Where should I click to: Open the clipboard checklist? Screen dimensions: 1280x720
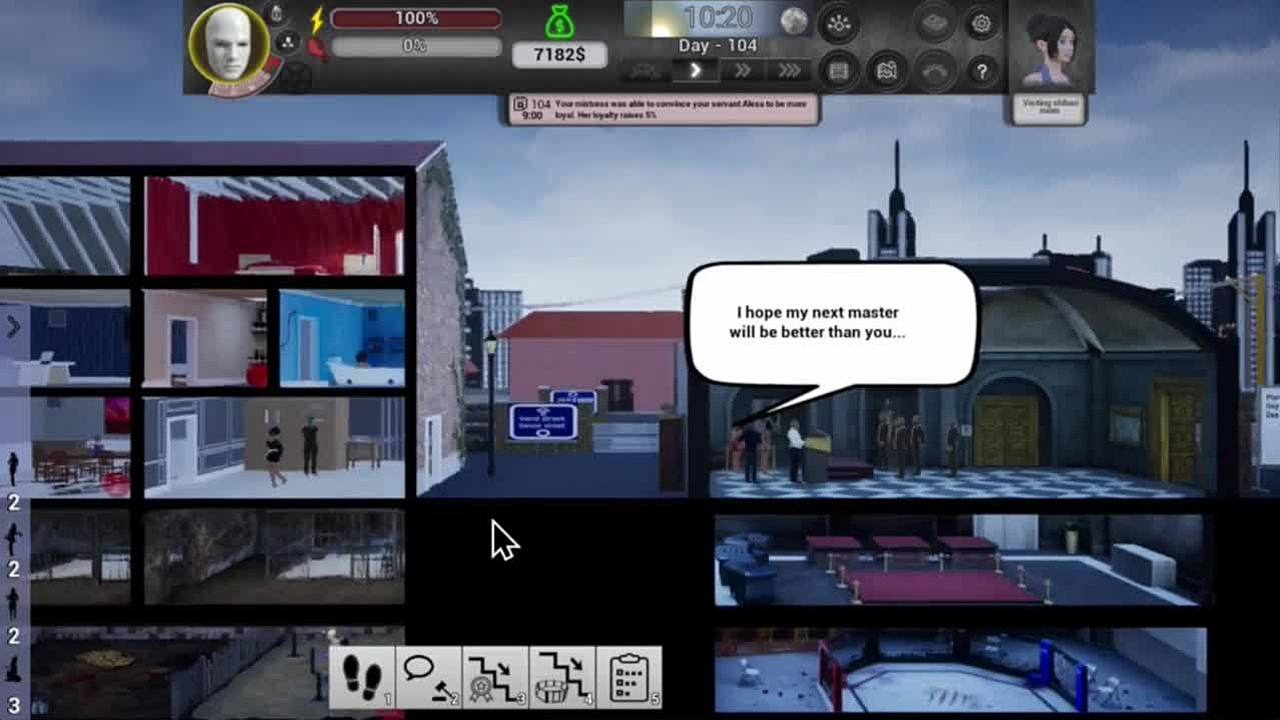pos(629,677)
